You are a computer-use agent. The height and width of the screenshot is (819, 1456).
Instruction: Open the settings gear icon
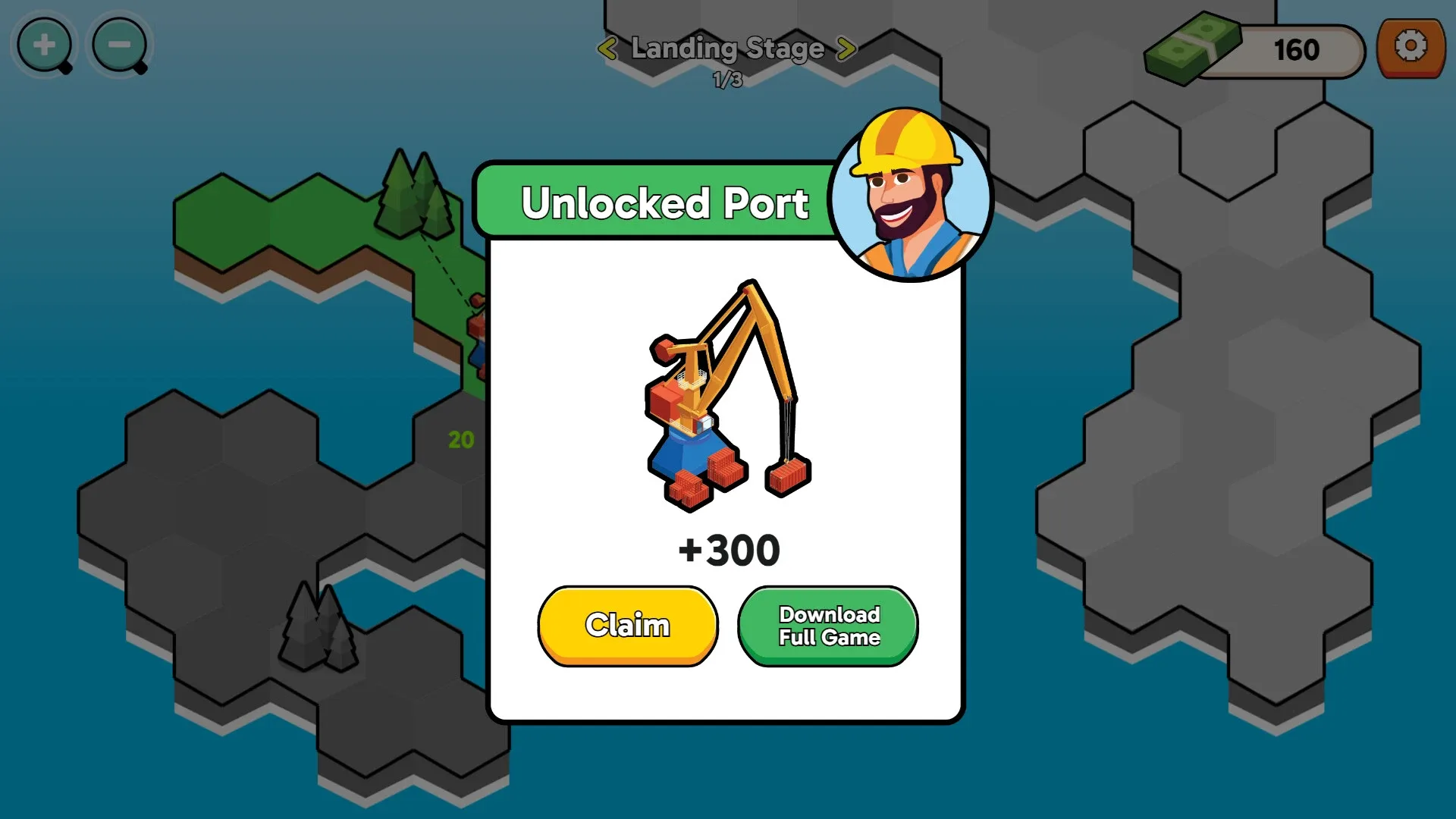pyautogui.click(x=1412, y=49)
